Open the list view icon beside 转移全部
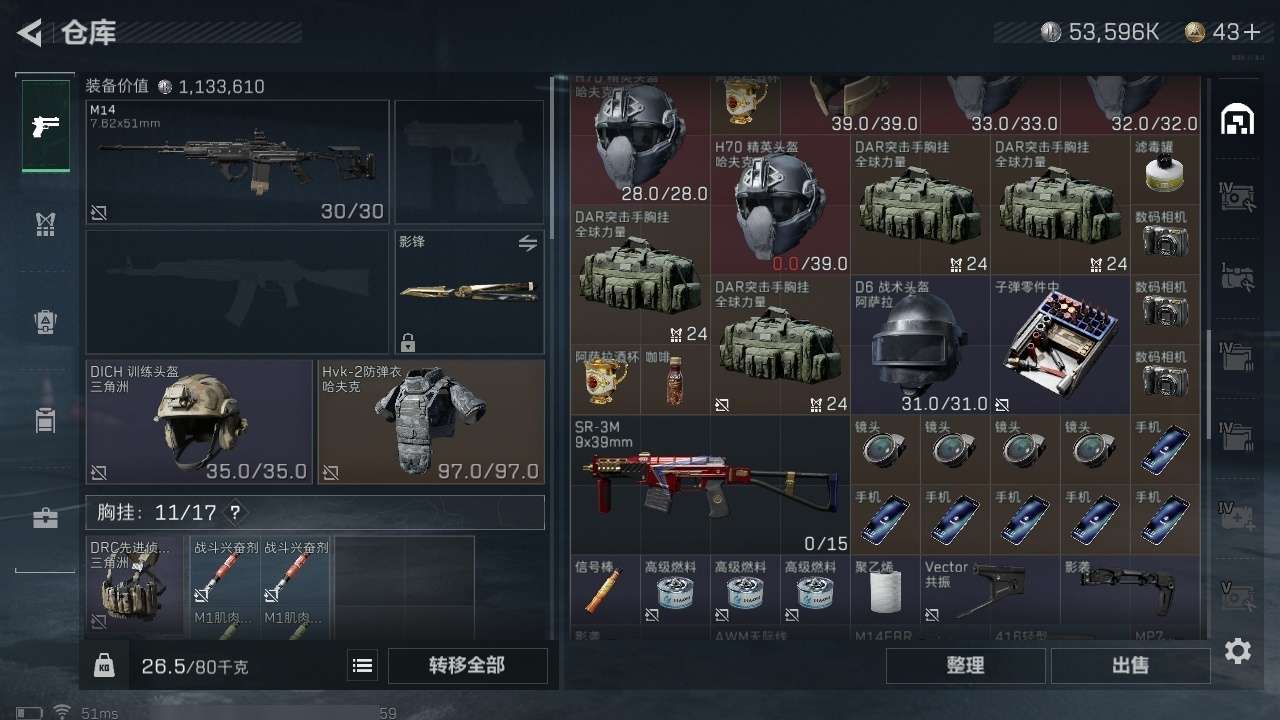The width and height of the screenshot is (1280, 720). coord(363,665)
